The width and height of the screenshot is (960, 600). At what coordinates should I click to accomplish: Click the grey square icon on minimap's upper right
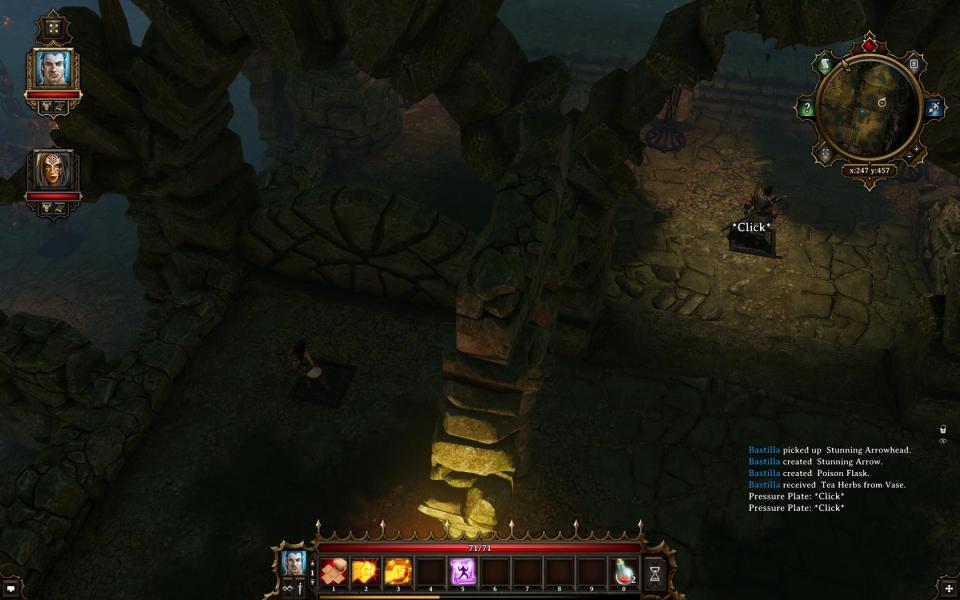(x=914, y=64)
